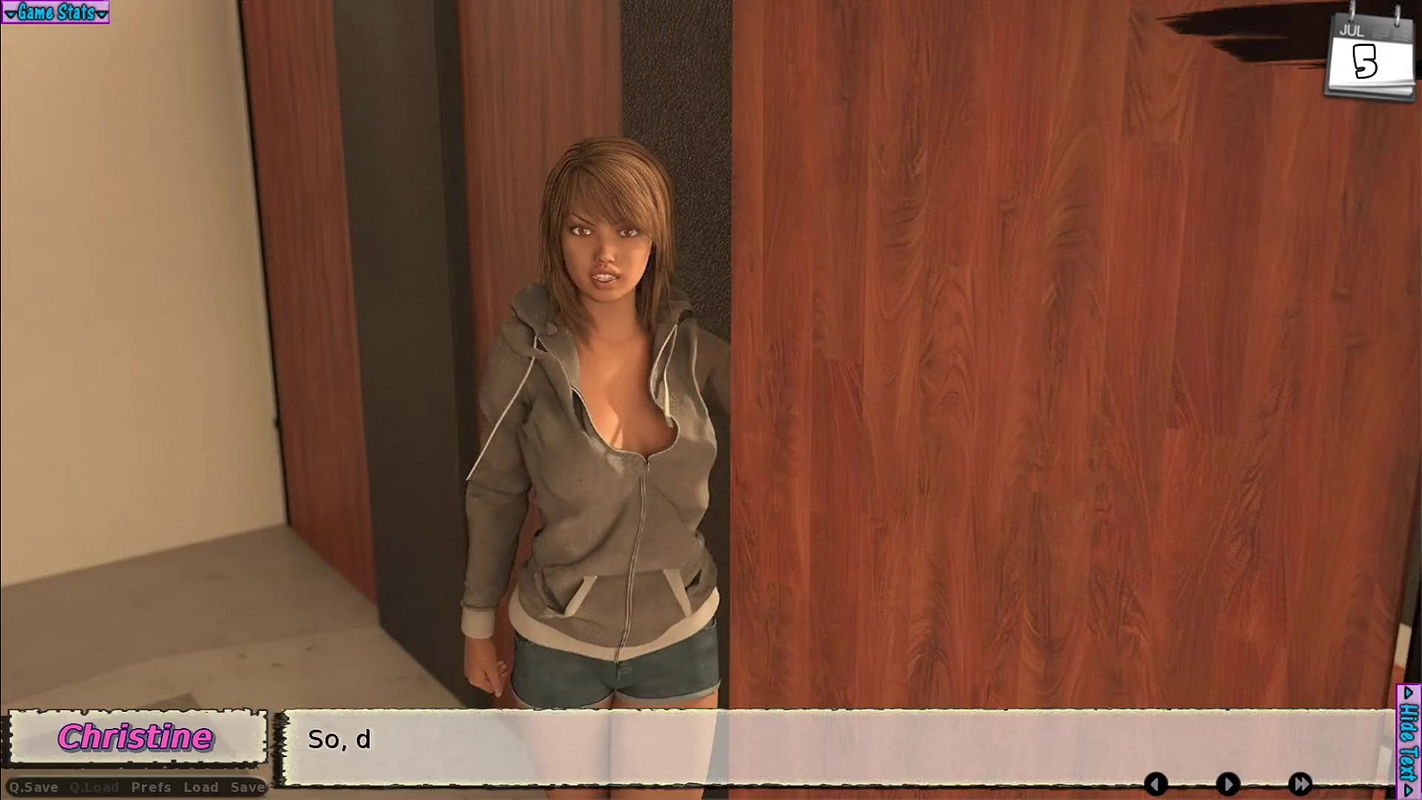Screen dimensions: 1422x800
Task: Click the number 5 on the calendar
Action: (1364, 62)
